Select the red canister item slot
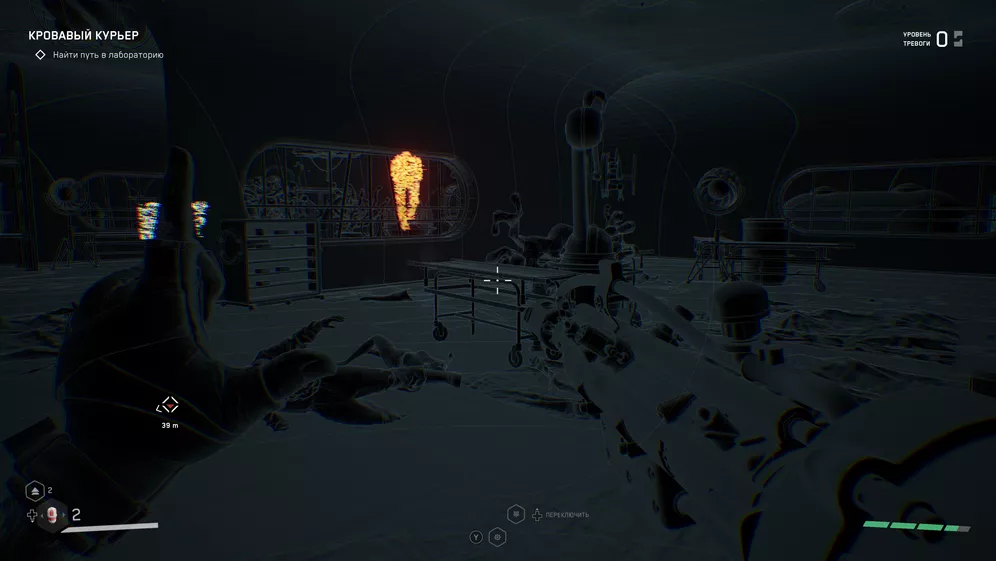The width and height of the screenshot is (996, 561). (52, 515)
